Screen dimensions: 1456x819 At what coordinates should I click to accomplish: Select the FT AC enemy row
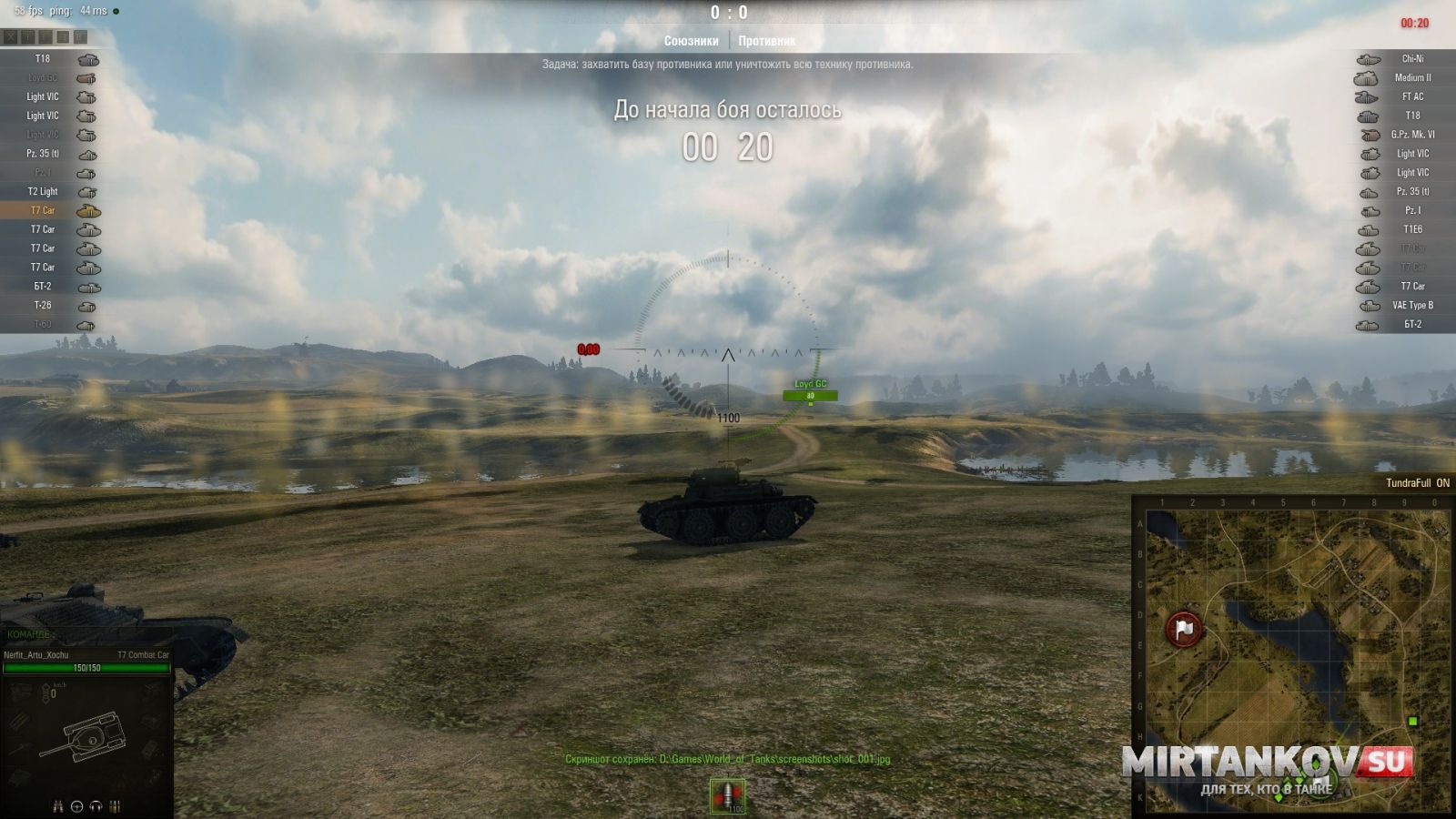click(x=1401, y=97)
